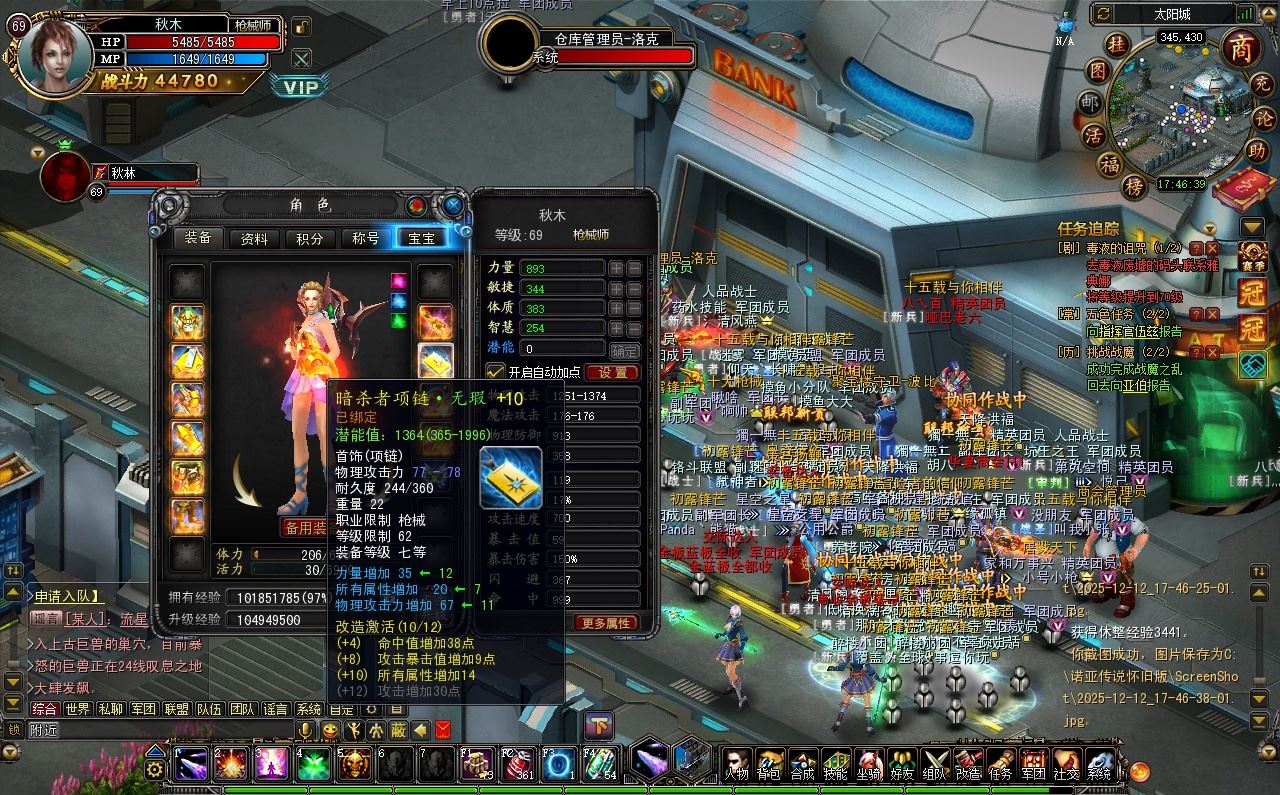Switch to the 资料 tab
Screen dimensions: 1280x795
254,238
